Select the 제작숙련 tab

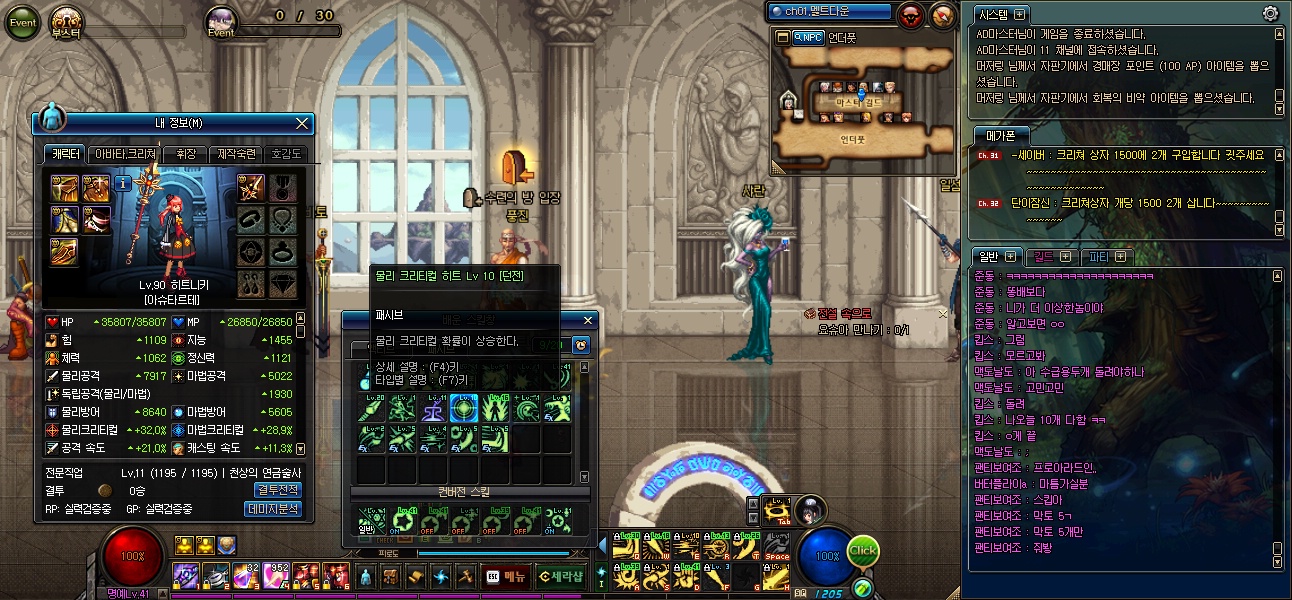(236, 154)
